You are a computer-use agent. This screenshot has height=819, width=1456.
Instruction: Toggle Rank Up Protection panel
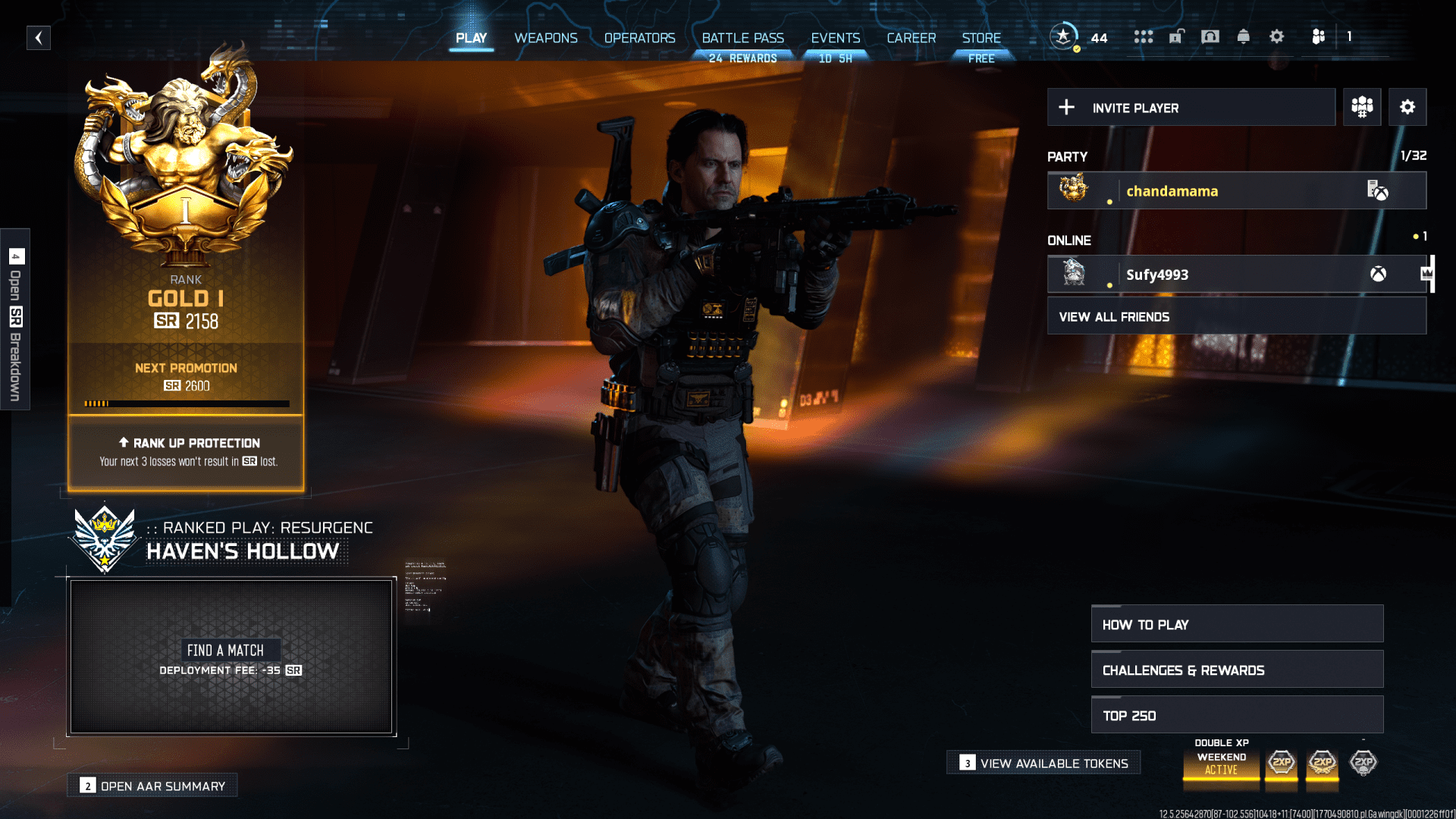(x=186, y=453)
